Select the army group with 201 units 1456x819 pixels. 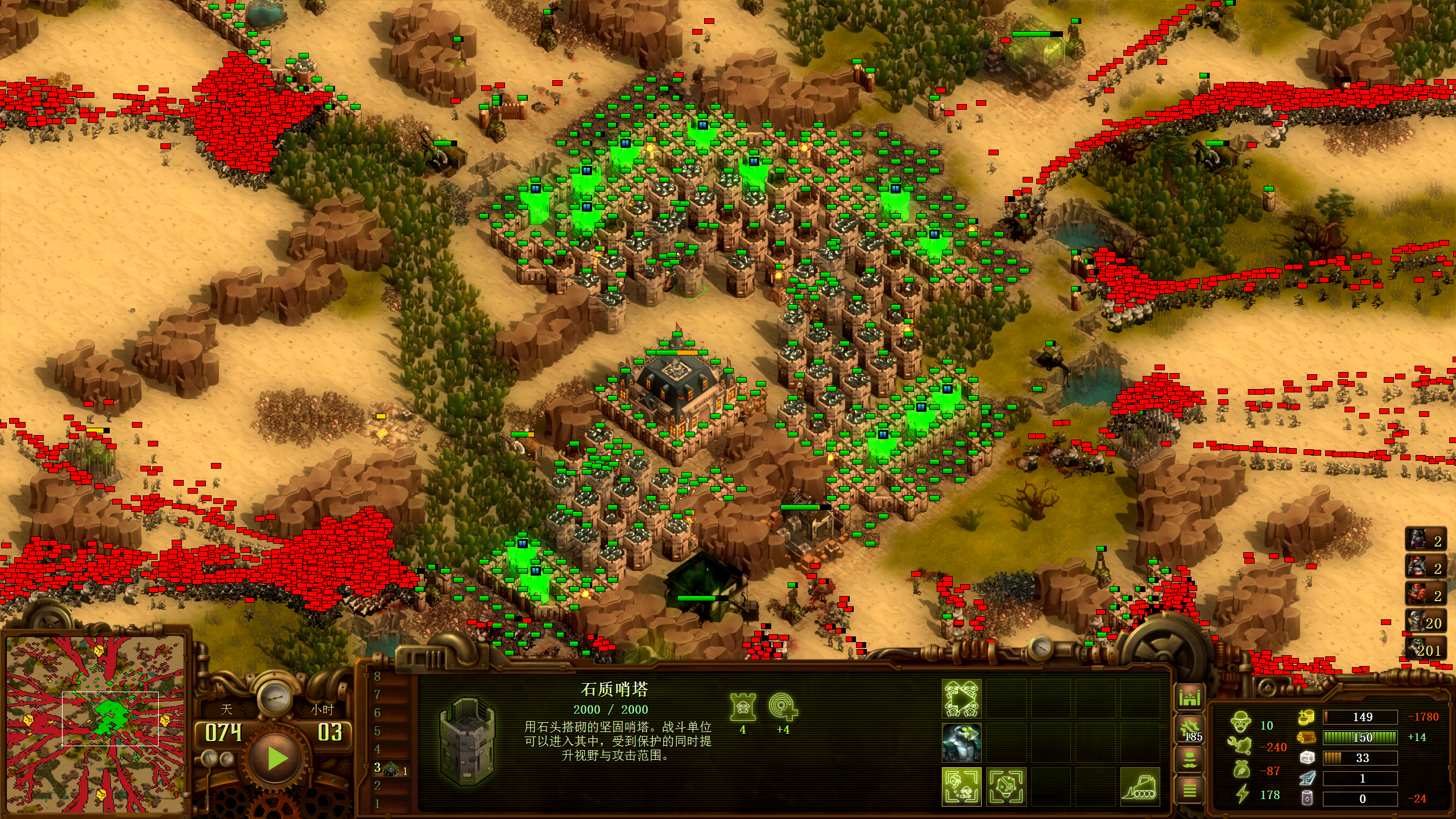(1425, 650)
